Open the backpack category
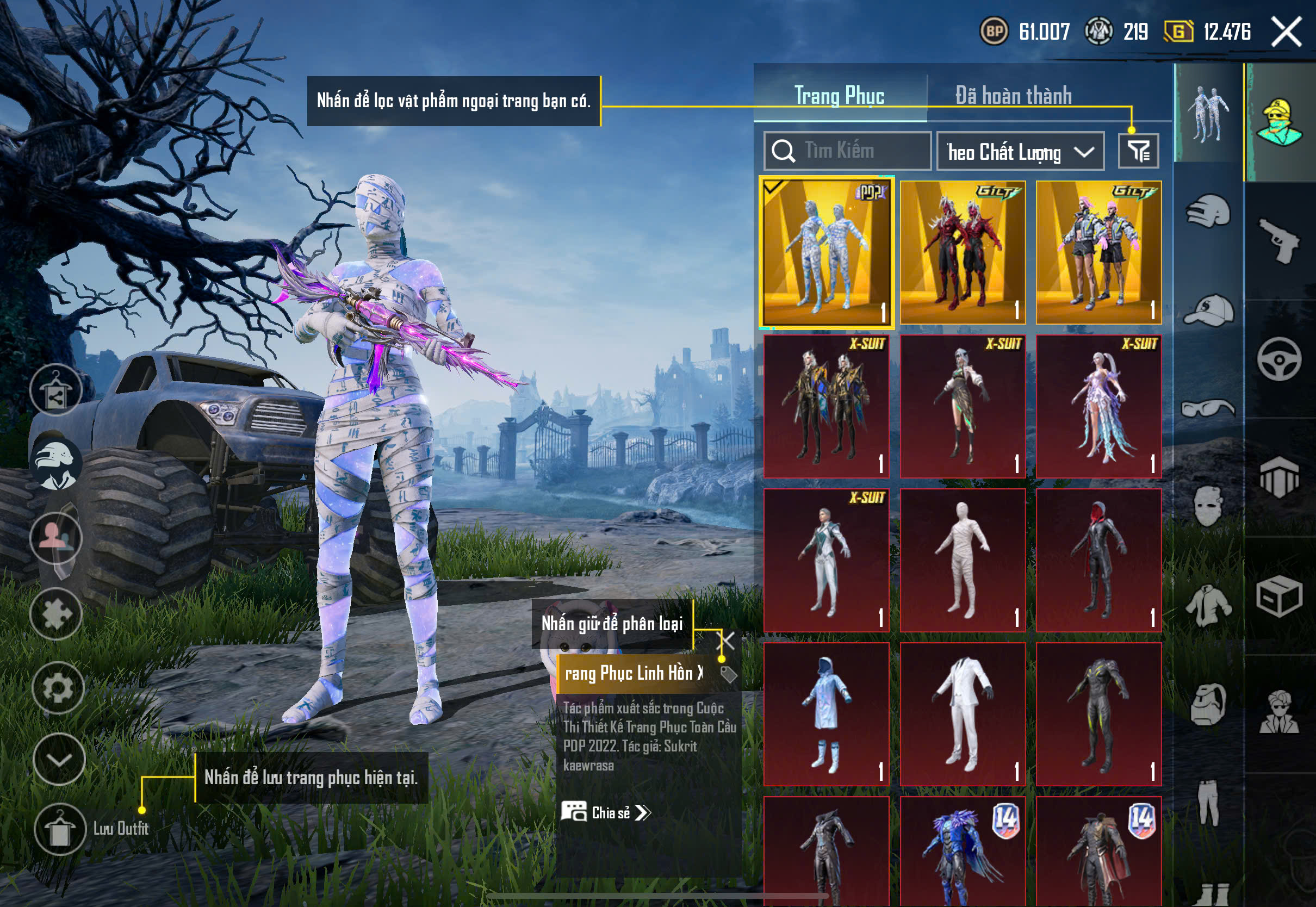1316x907 pixels. click(1208, 705)
